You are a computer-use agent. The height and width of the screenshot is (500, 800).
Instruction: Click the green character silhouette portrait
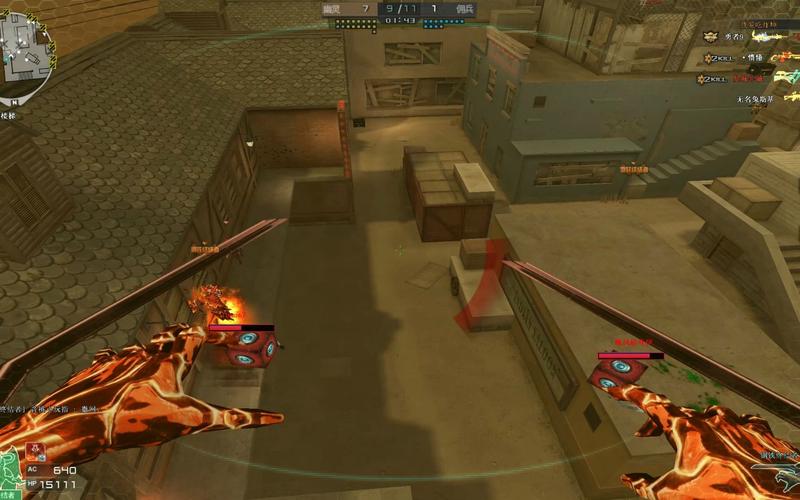coord(9,472)
